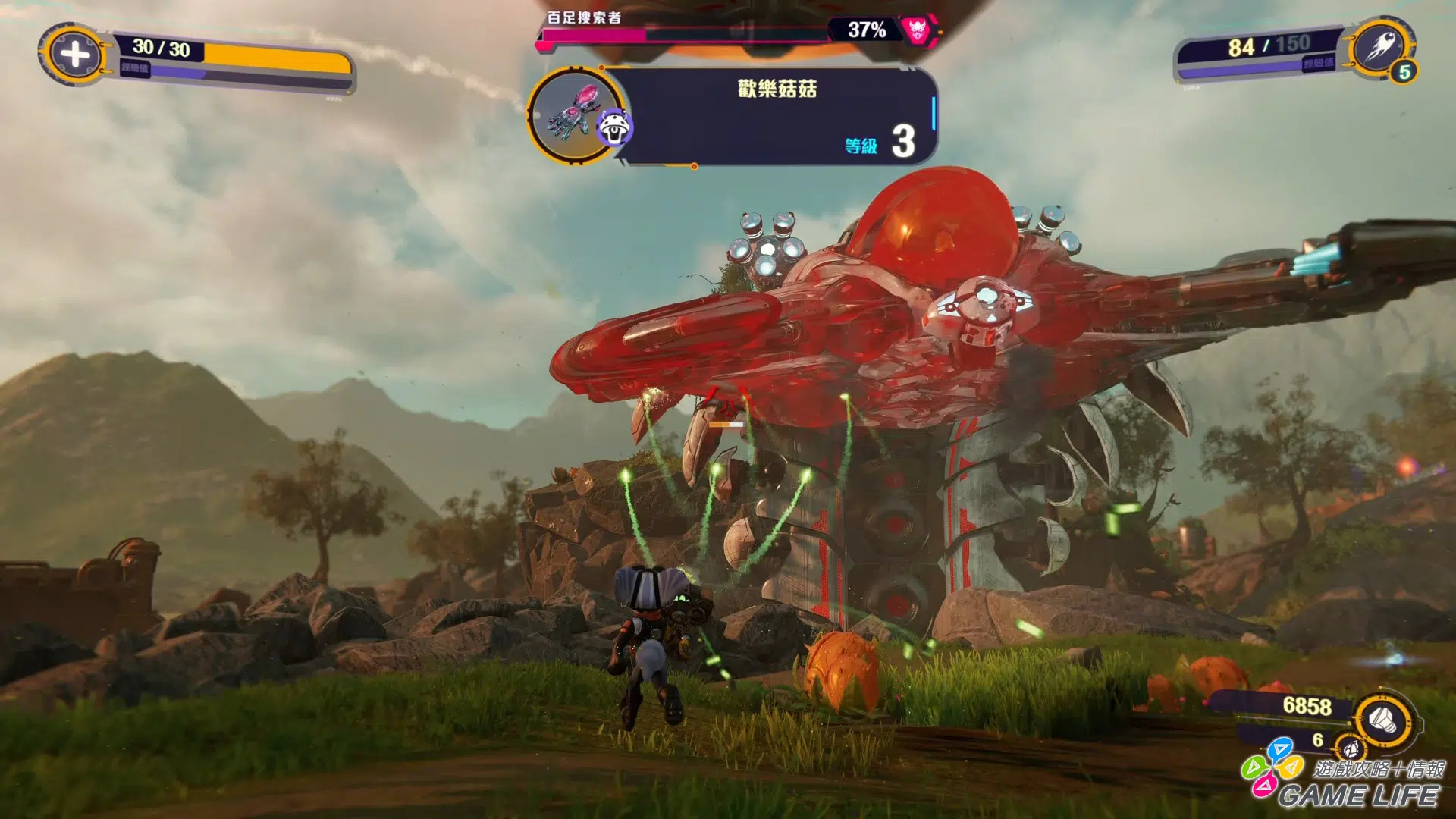
Task: Click the health plus icon
Action: click(x=74, y=54)
